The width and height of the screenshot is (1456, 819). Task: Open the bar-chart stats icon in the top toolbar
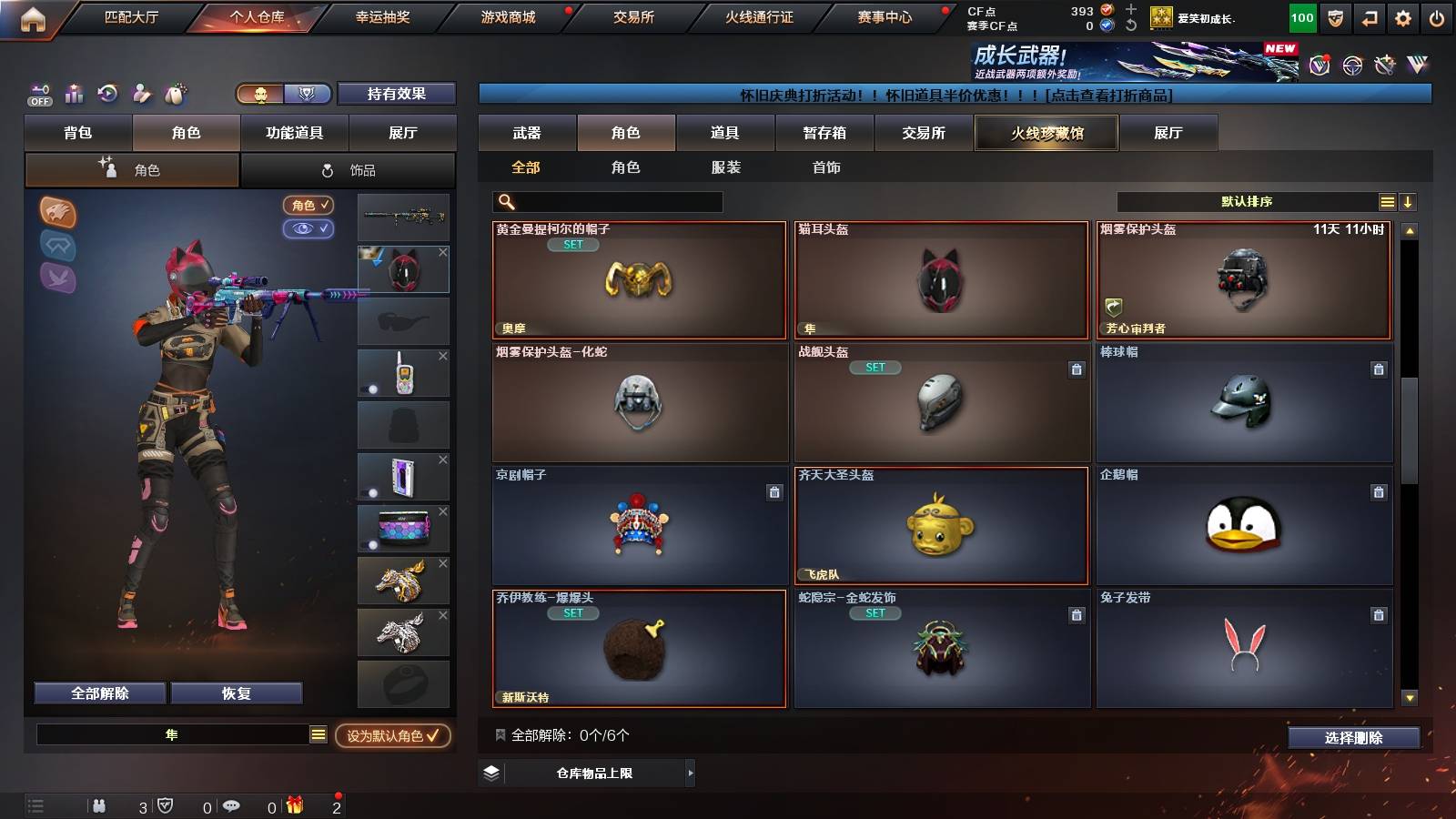click(75, 94)
